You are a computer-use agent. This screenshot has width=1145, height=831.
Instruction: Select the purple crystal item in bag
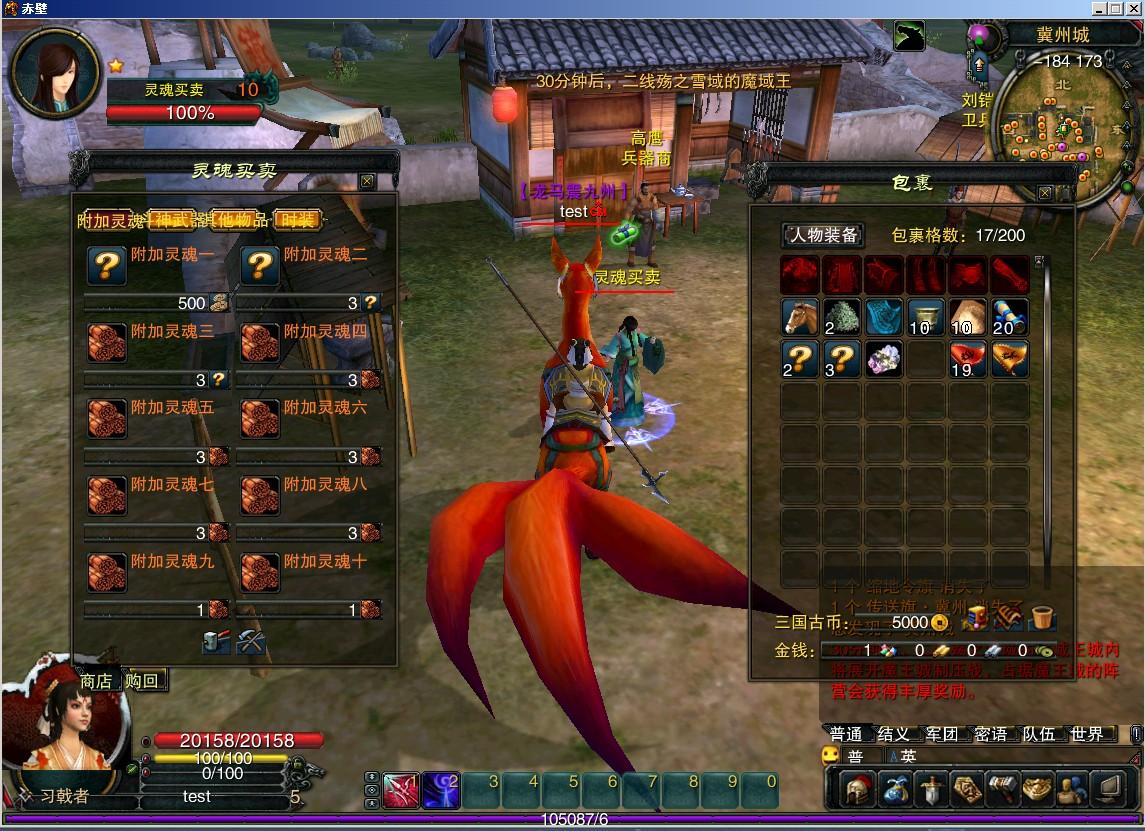(x=884, y=359)
